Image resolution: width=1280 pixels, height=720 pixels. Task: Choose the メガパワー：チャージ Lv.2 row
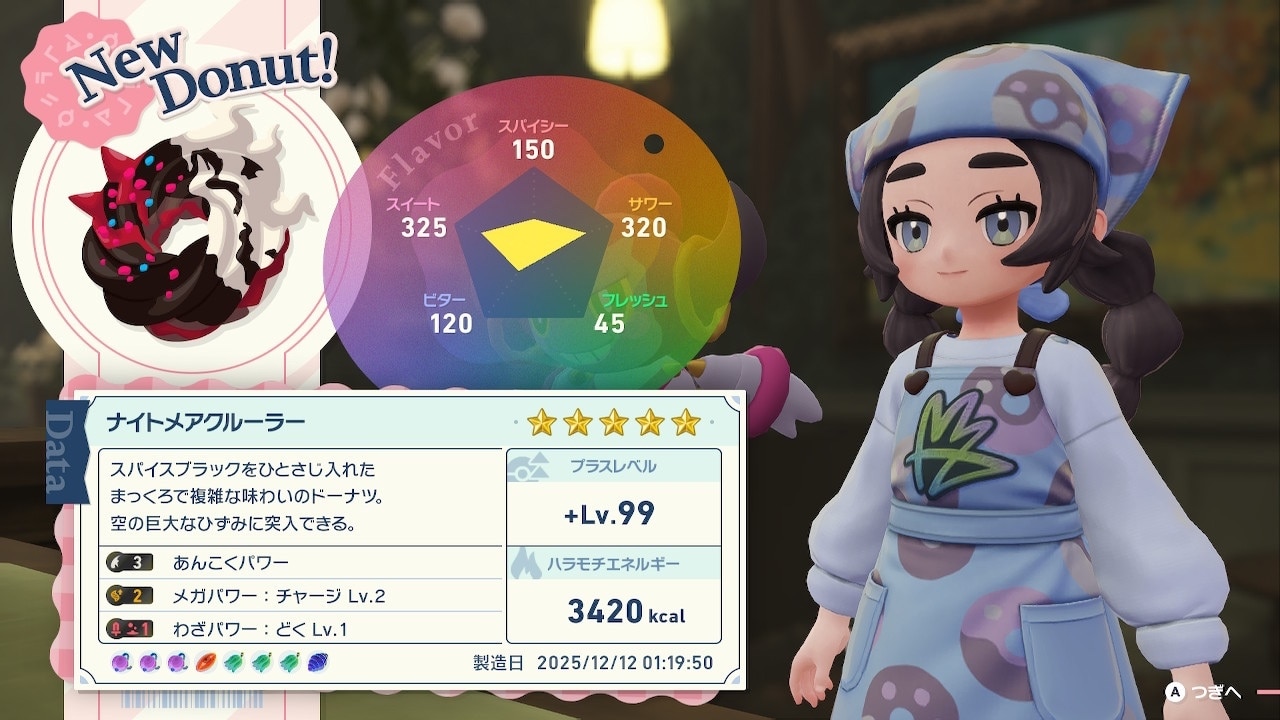(300, 596)
